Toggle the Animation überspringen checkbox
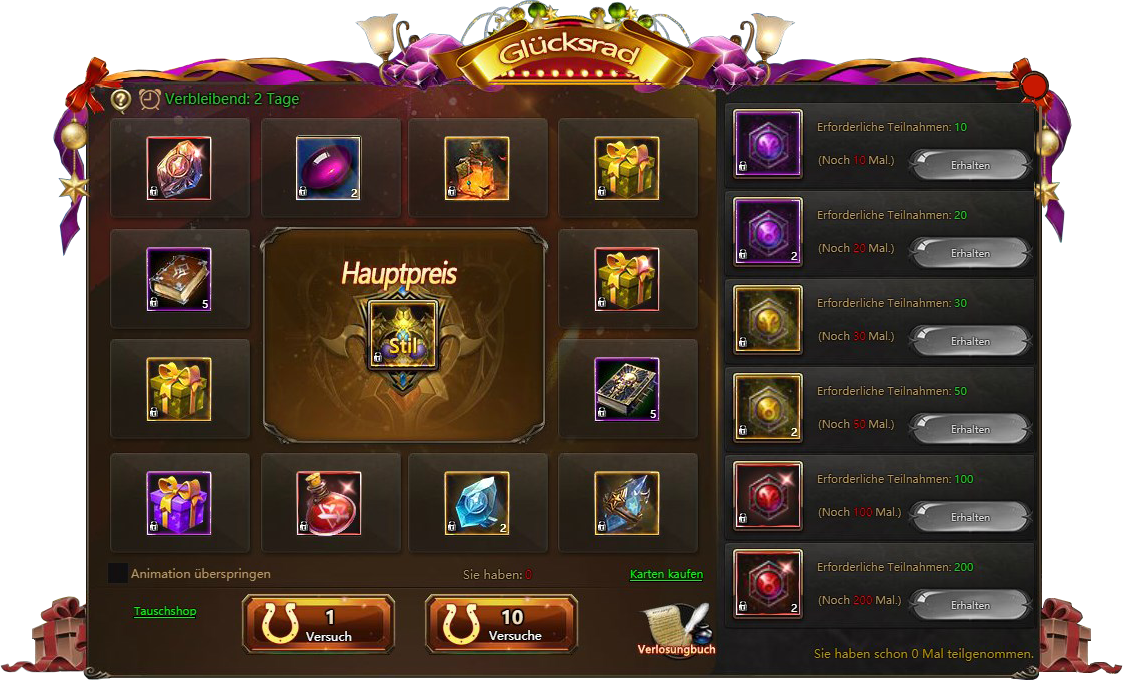The width and height of the screenshot is (1123, 680). (x=118, y=574)
